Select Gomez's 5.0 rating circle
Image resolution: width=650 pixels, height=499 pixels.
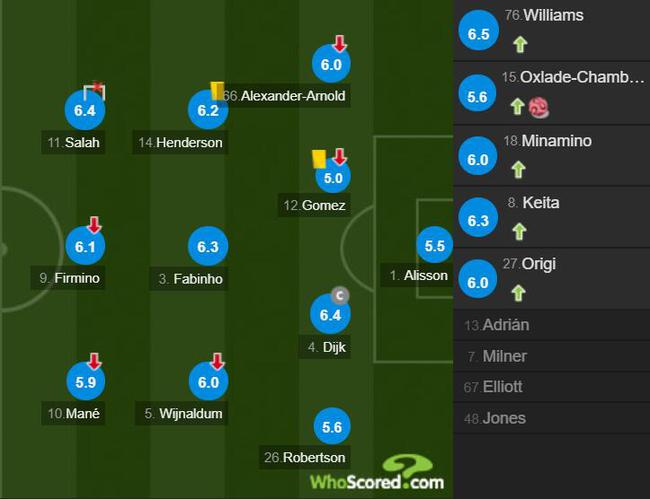tap(331, 178)
